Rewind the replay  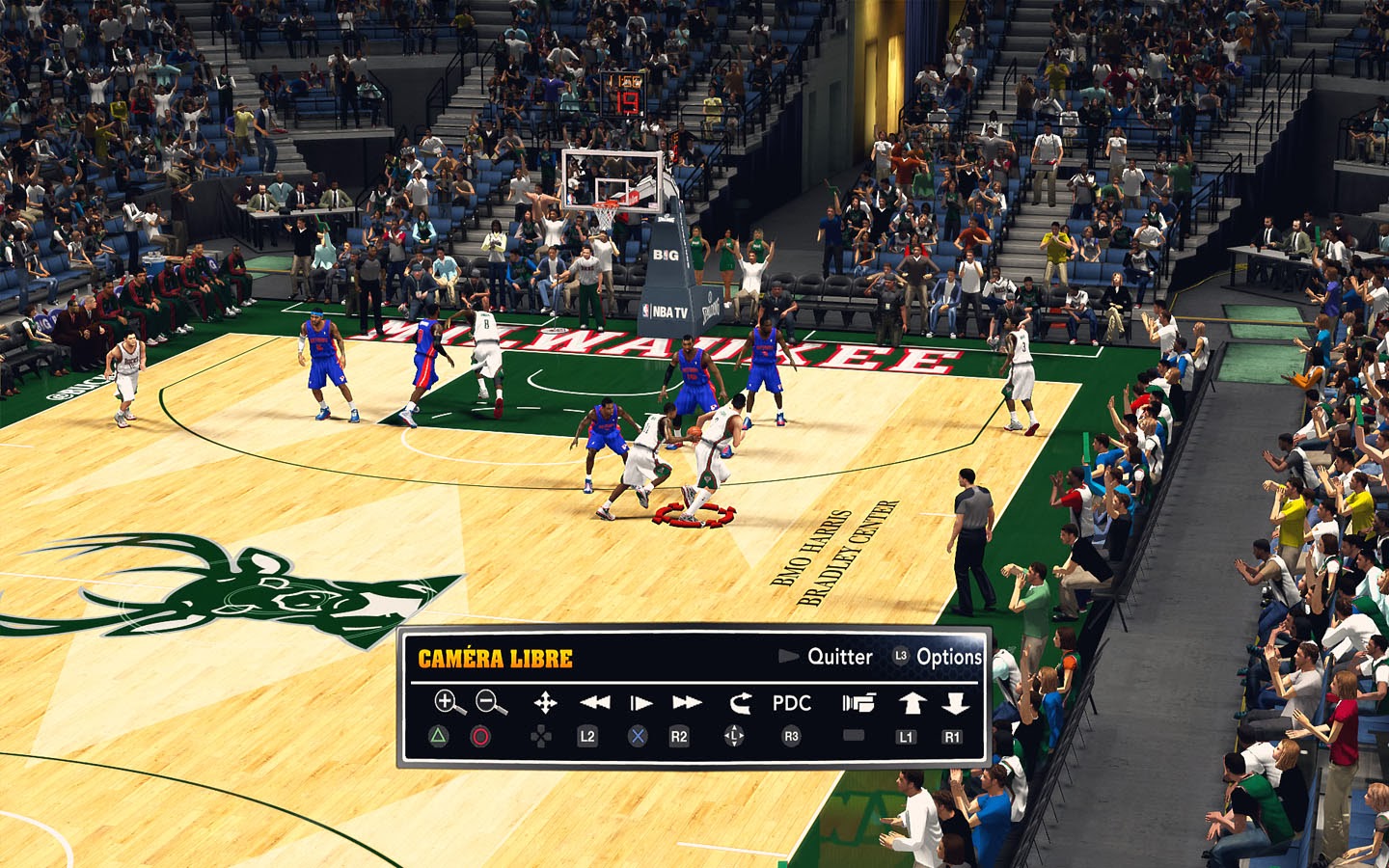click(x=594, y=703)
